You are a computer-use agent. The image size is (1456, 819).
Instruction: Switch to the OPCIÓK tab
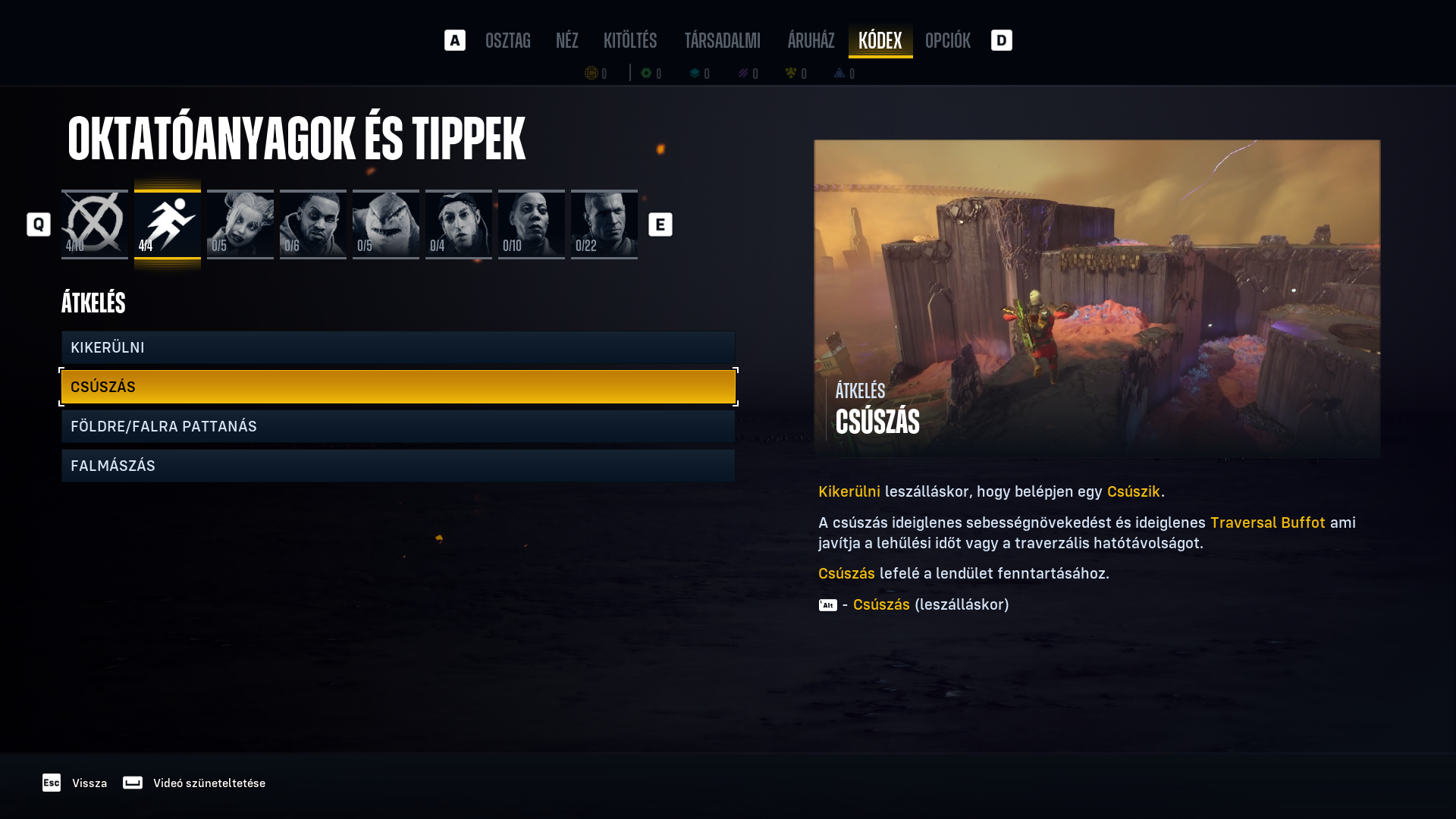(947, 40)
